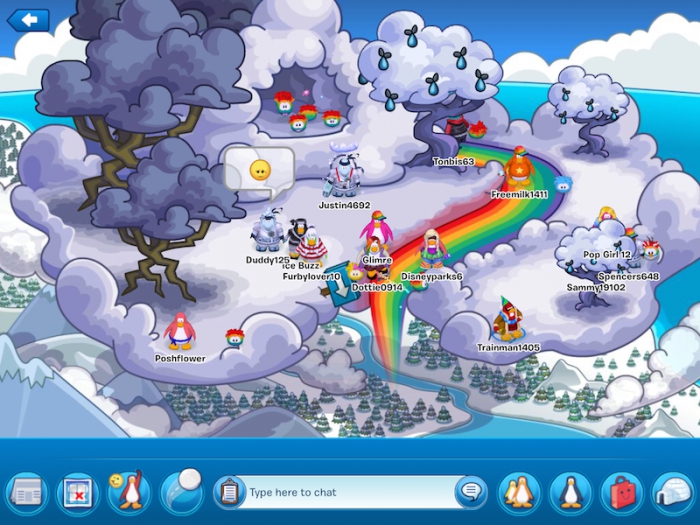
Task: Open the buddy list with two penguins
Action: [x=519, y=492]
